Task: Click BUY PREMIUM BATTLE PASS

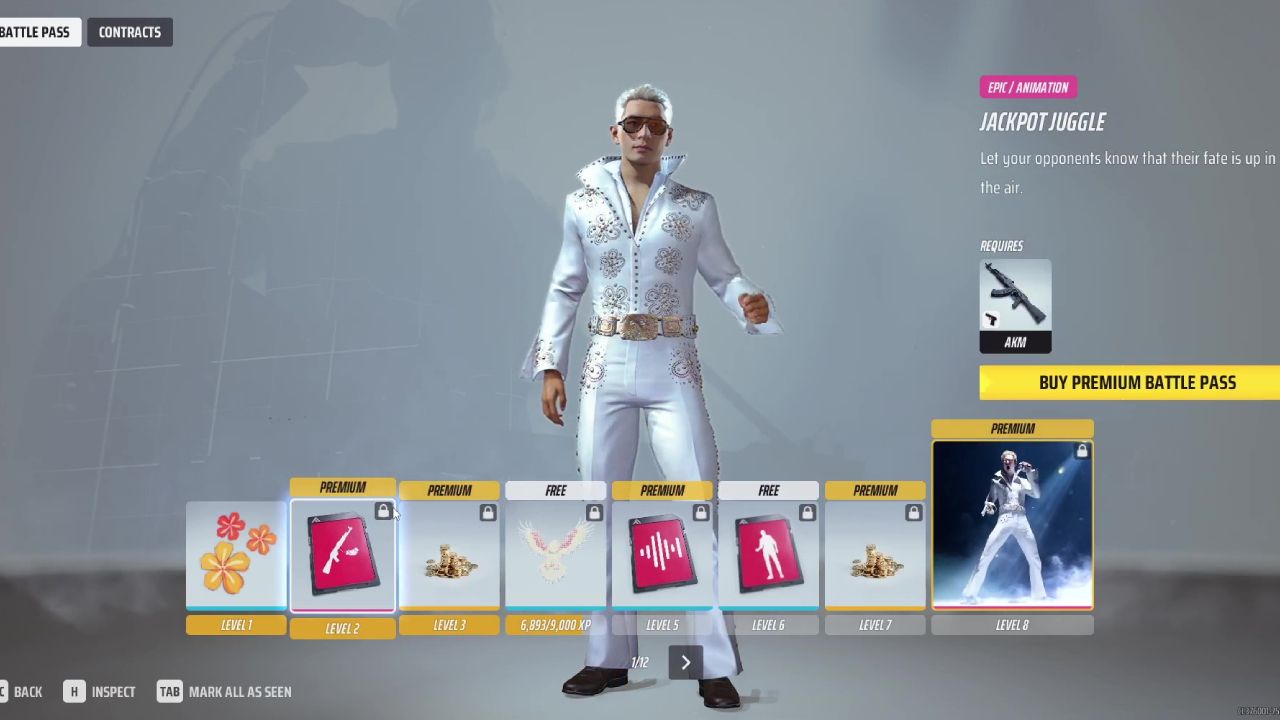Action: 1137,382
